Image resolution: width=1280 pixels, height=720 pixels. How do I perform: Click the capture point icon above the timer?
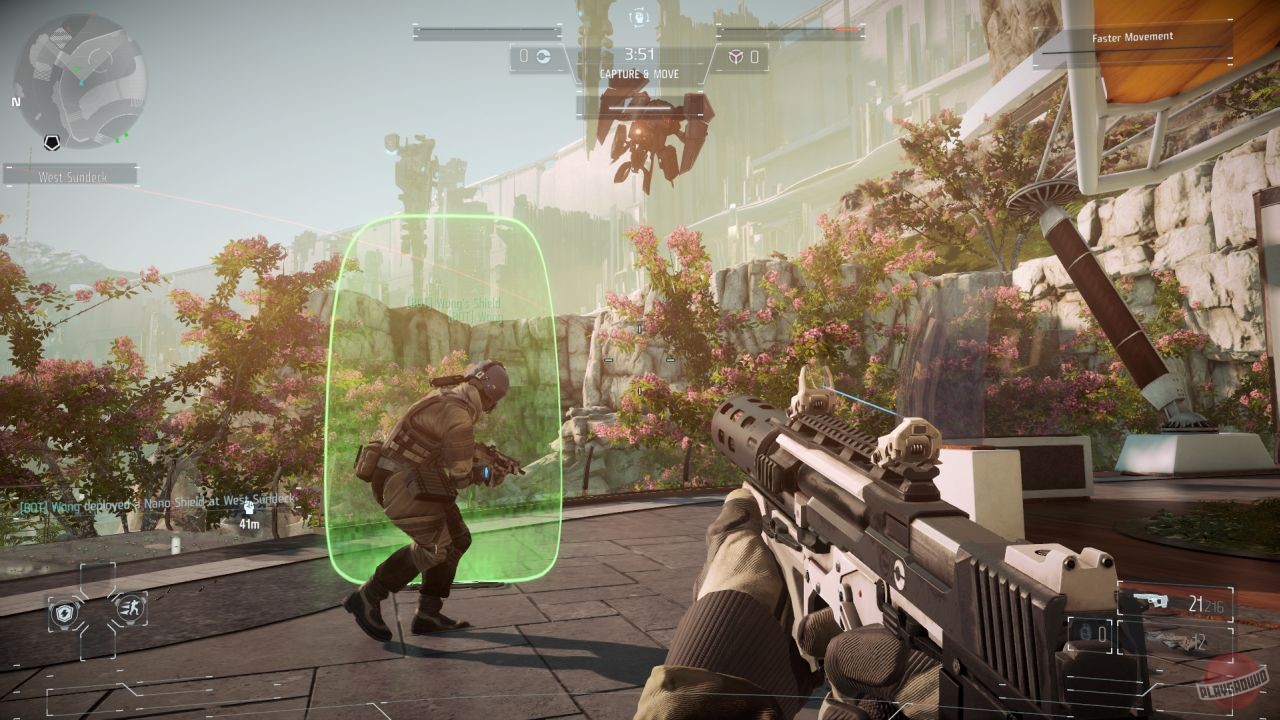[x=639, y=16]
